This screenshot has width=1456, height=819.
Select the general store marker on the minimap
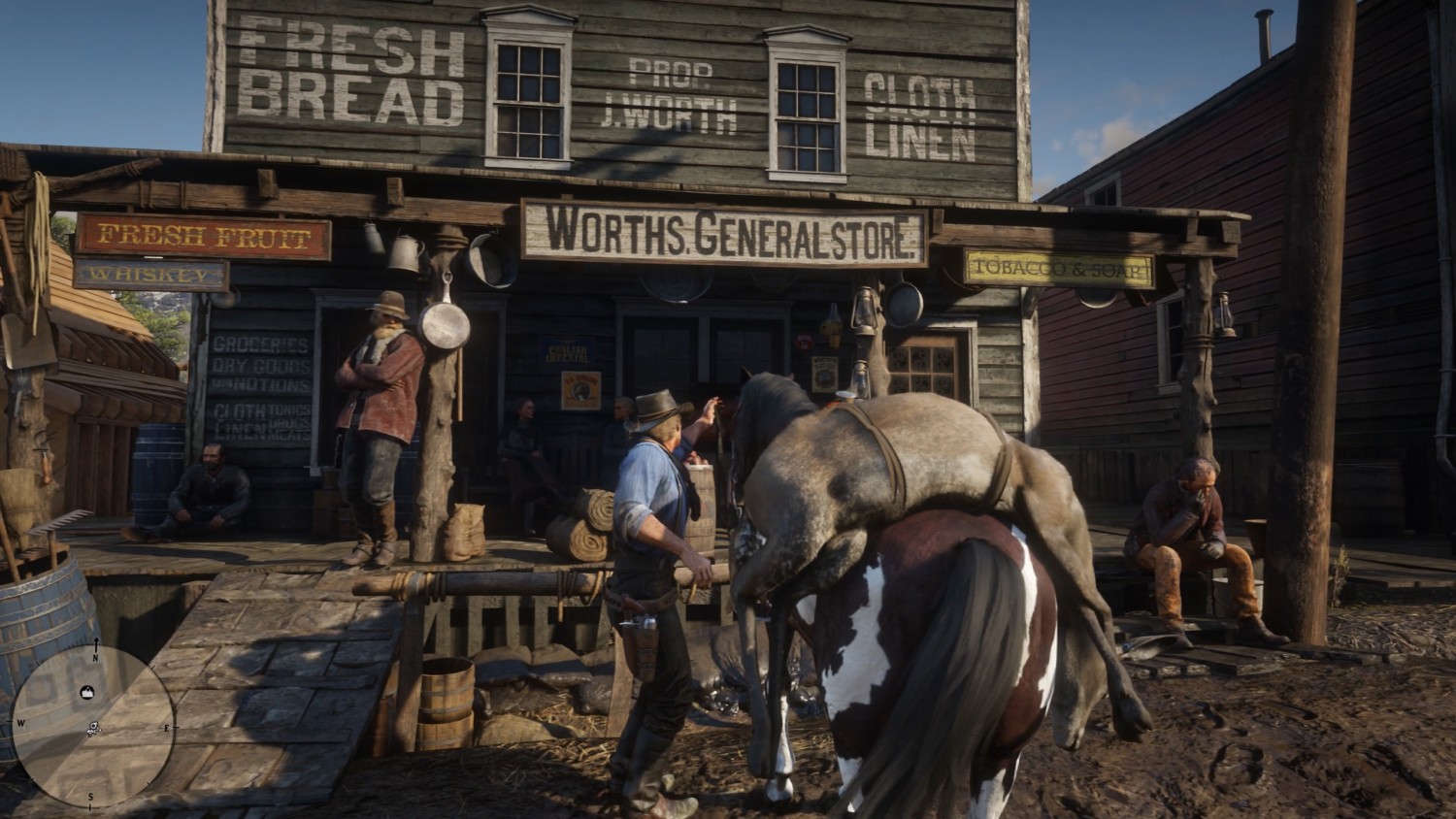(86, 691)
